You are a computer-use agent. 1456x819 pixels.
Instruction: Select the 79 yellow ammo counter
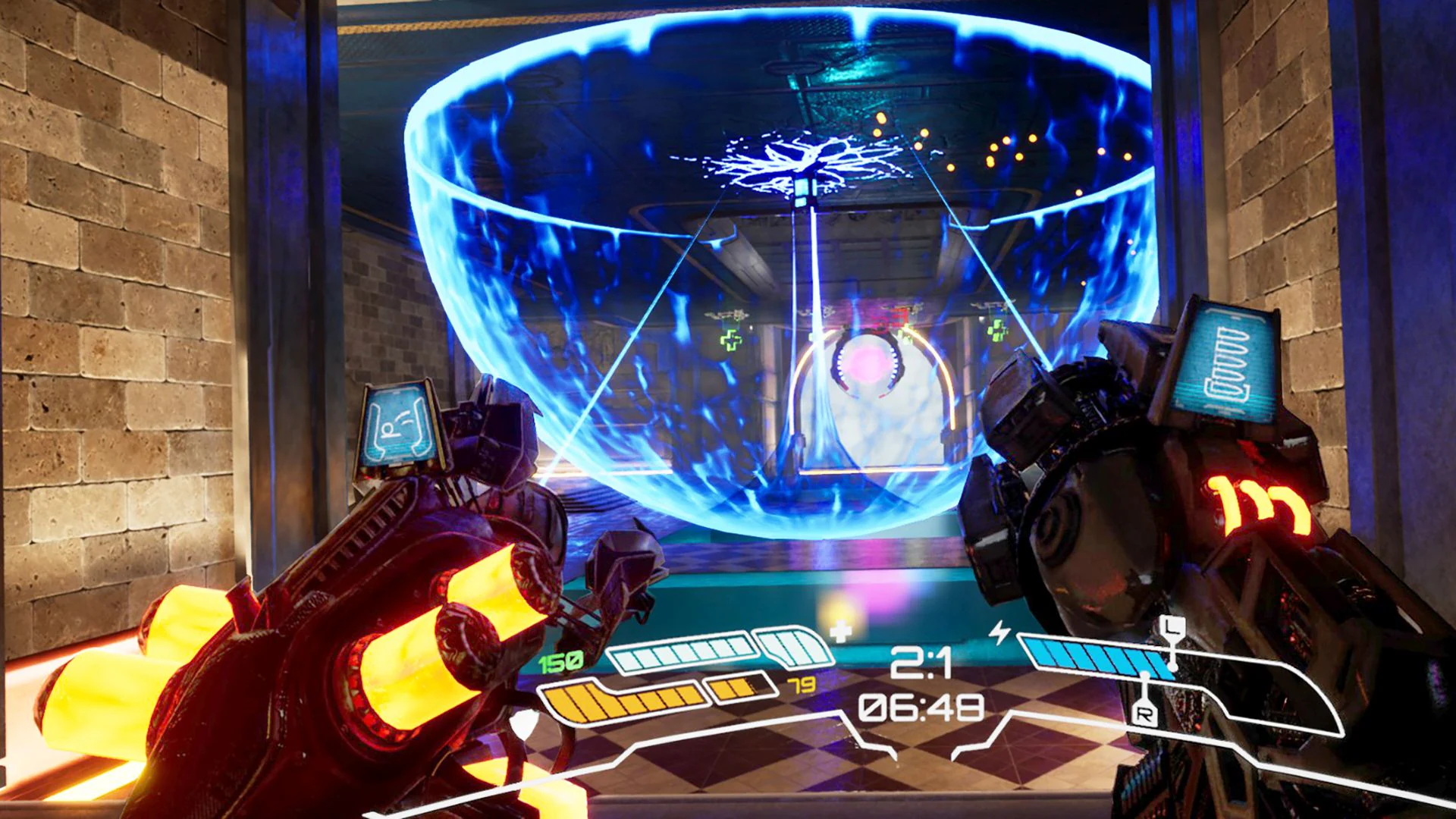click(x=802, y=684)
